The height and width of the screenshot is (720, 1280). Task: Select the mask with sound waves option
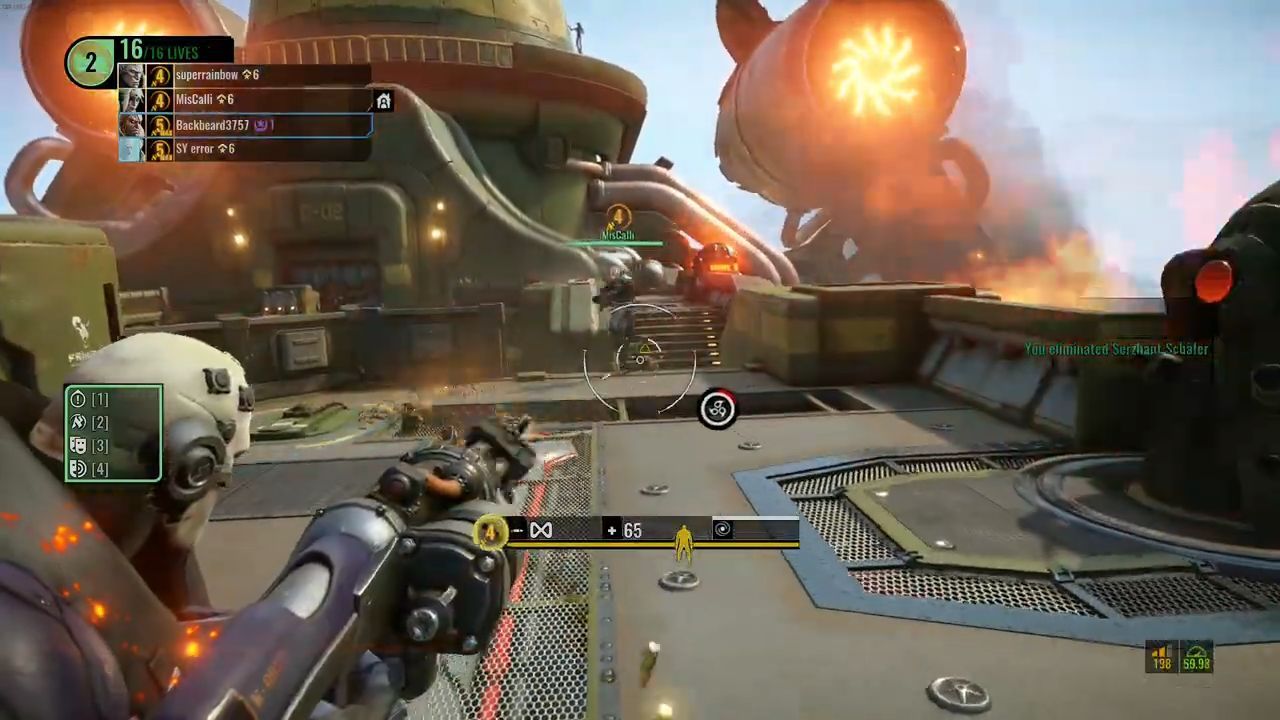click(78, 468)
